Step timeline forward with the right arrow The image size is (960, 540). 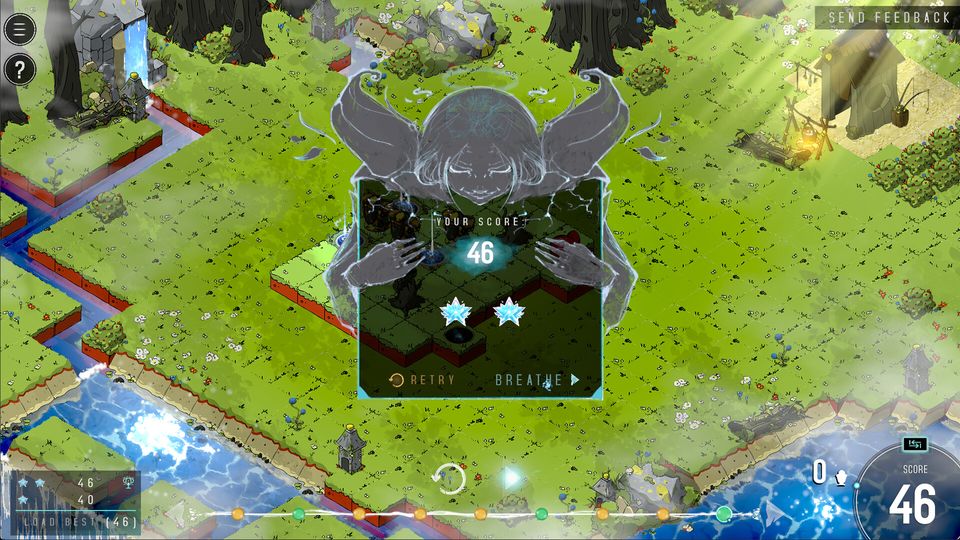pyautogui.click(x=775, y=514)
